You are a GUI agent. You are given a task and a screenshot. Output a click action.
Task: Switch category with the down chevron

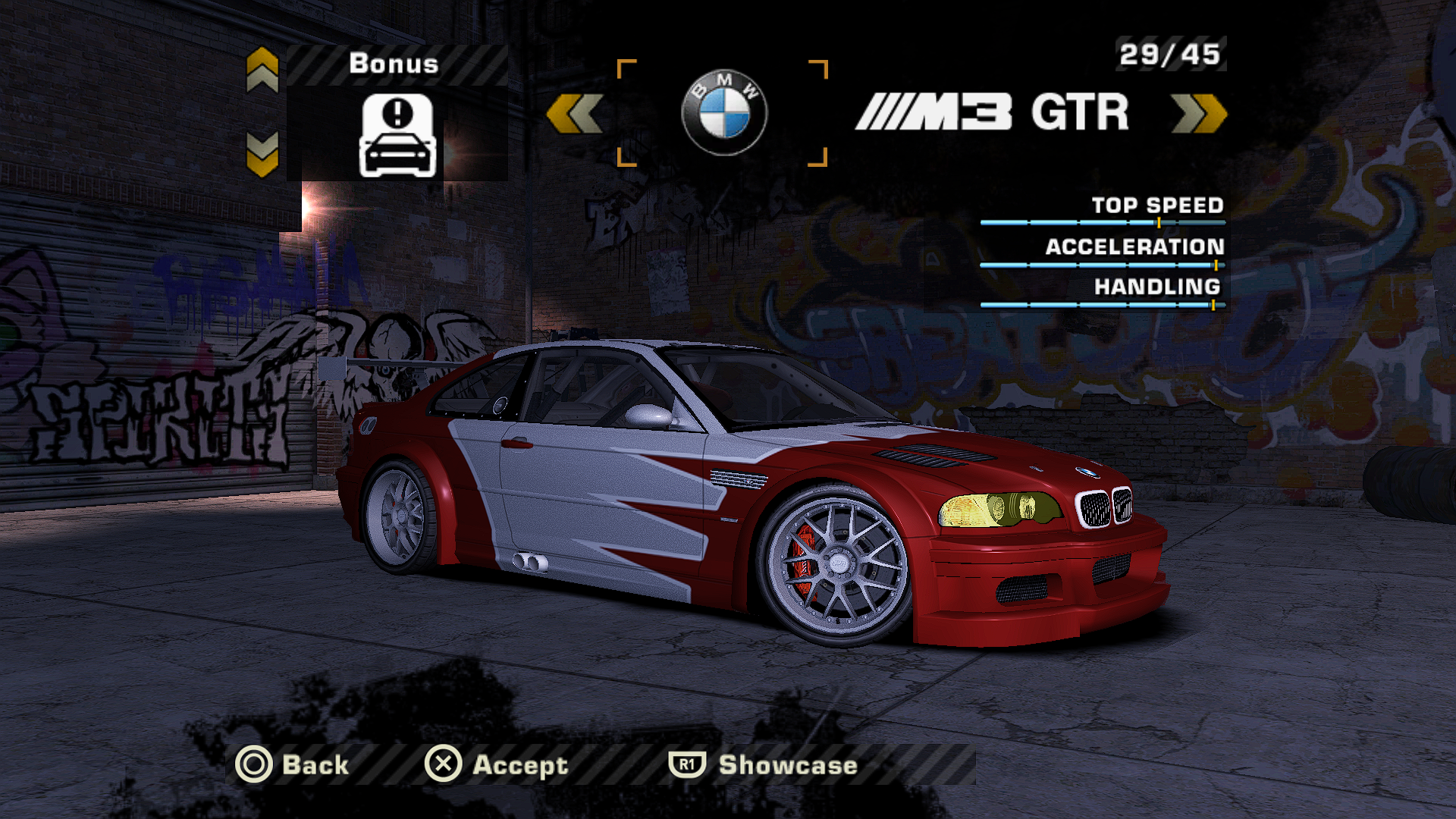tap(262, 154)
